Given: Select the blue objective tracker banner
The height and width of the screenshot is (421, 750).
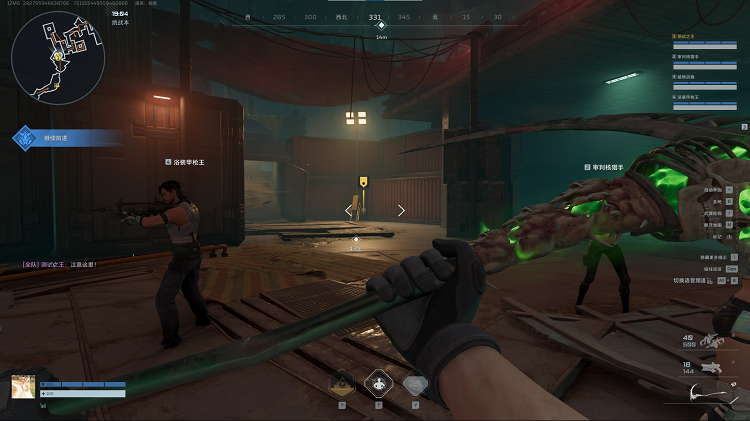Looking at the screenshot, I should click(65, 137).
